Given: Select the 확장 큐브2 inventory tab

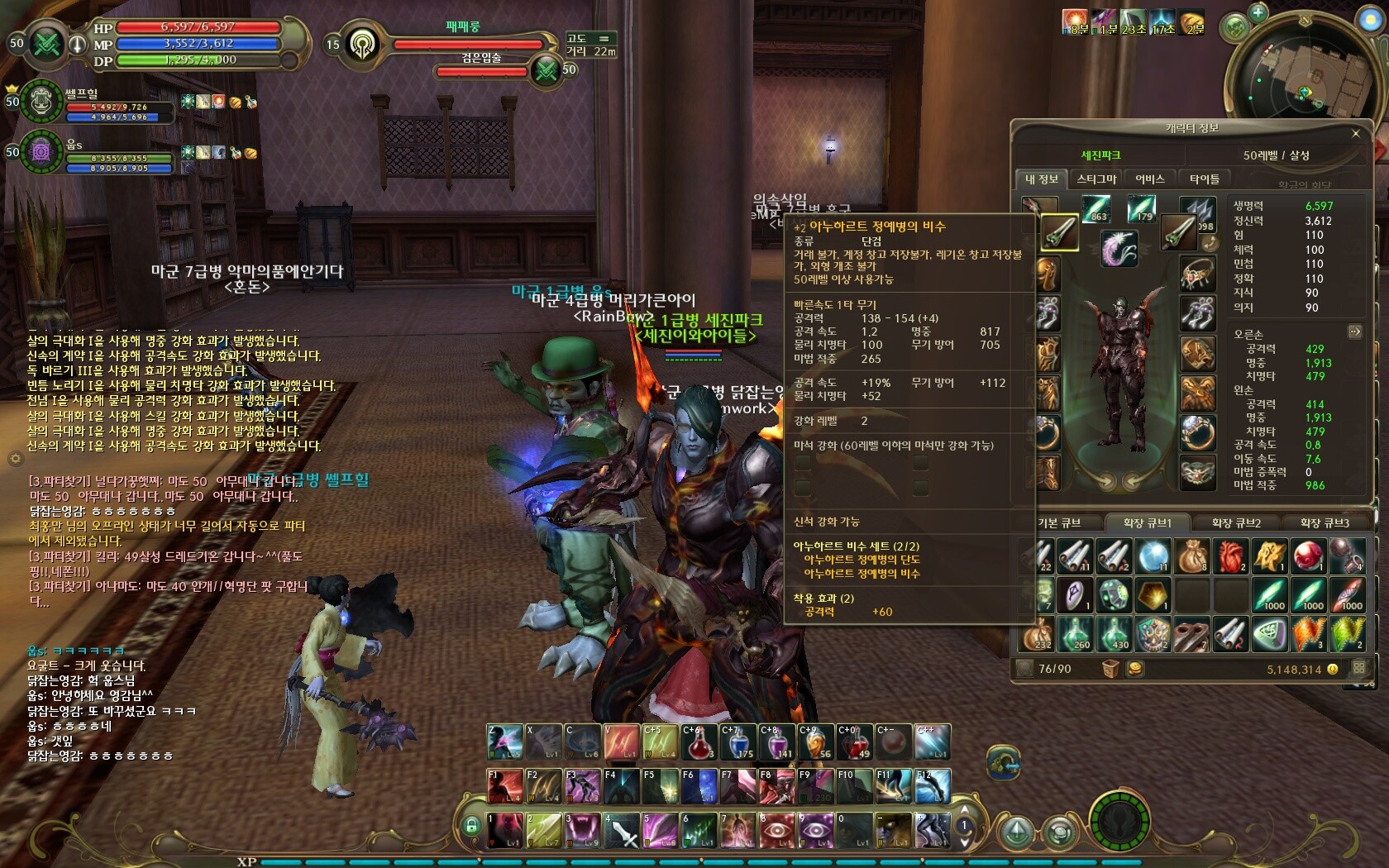Looking at the screenshot, I should point(1236,523).
